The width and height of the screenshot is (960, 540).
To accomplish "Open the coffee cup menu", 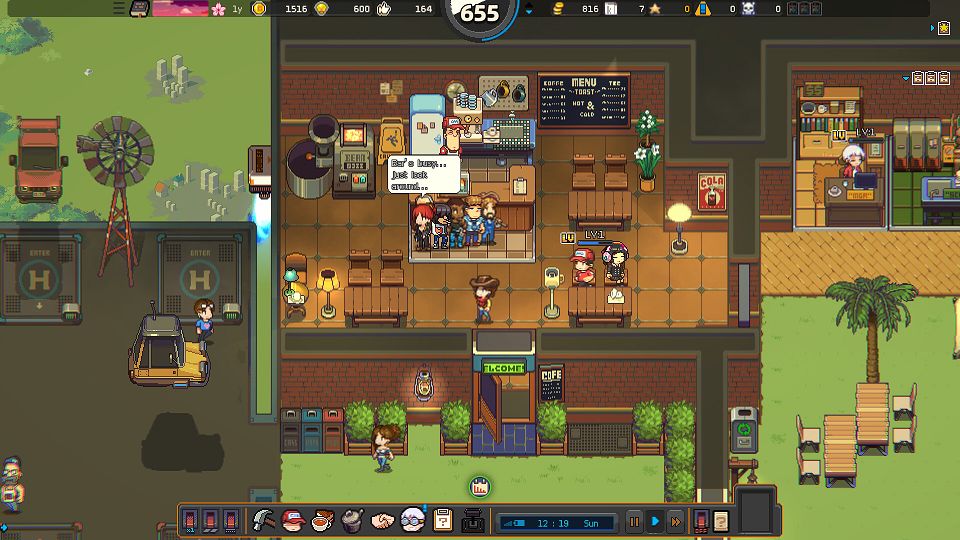I will pos(322,520).
